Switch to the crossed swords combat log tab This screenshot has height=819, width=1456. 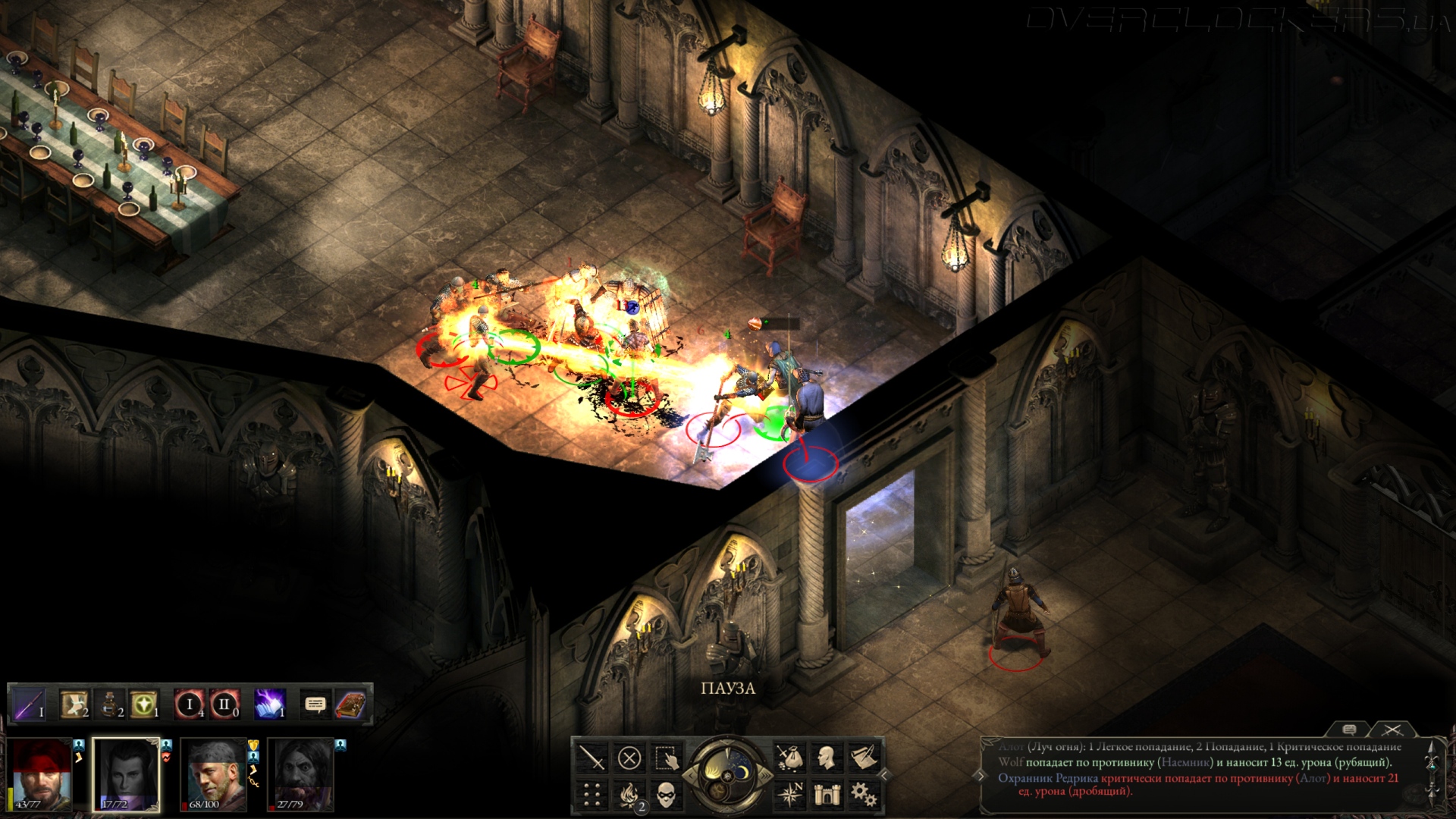[1392, 730]
